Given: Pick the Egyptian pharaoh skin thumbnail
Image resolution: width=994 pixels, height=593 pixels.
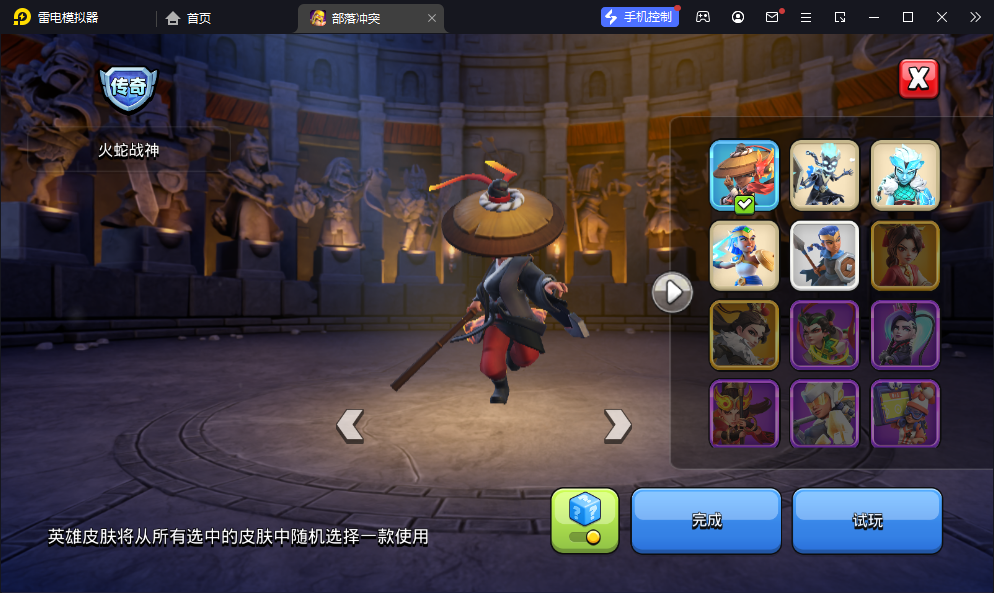Looking at the screenshot, I should (x=744, y=255).
